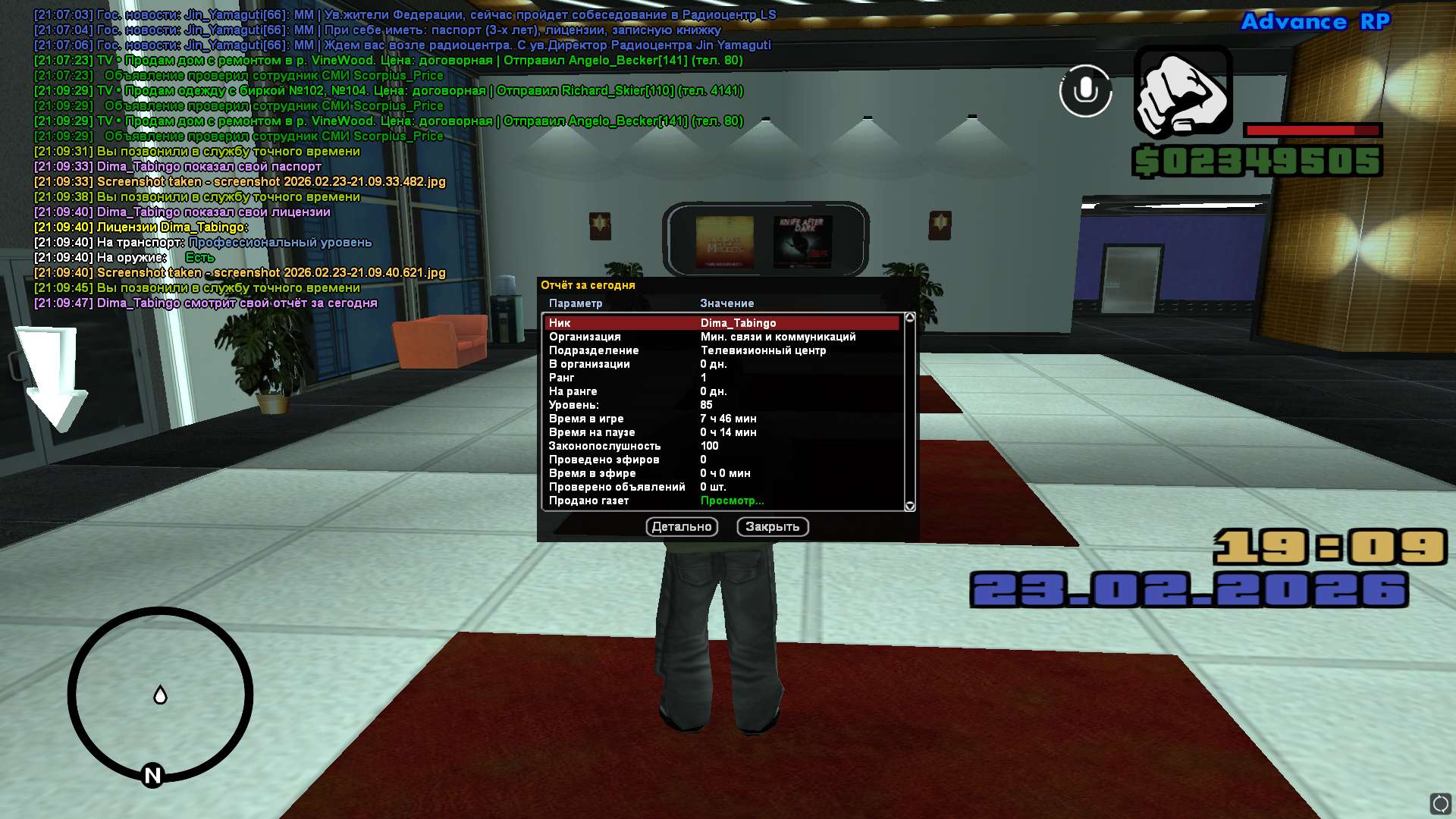Choose the Подразделение row
Screen dimensions: 1456x819
click(721, 350)
